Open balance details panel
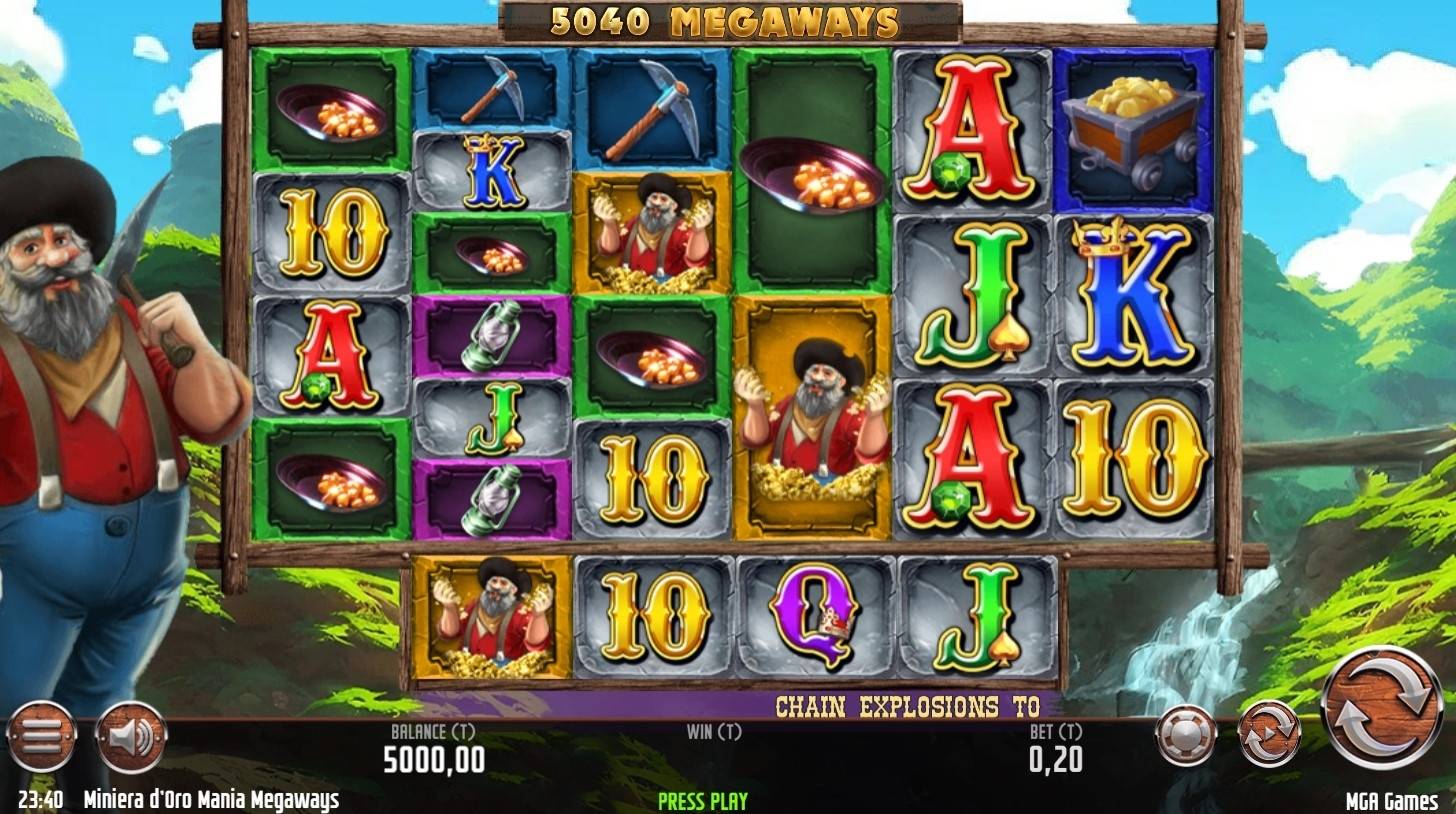 pyautogui.click(x=435, y=750)
